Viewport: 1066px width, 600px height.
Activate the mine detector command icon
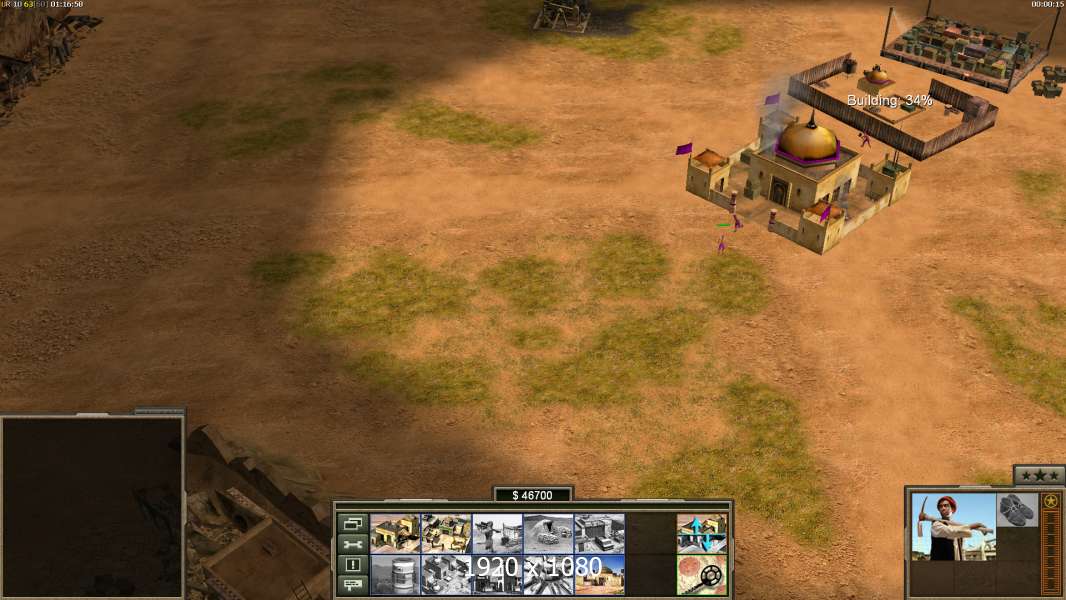pyautogui.click(x=701, y=574)
